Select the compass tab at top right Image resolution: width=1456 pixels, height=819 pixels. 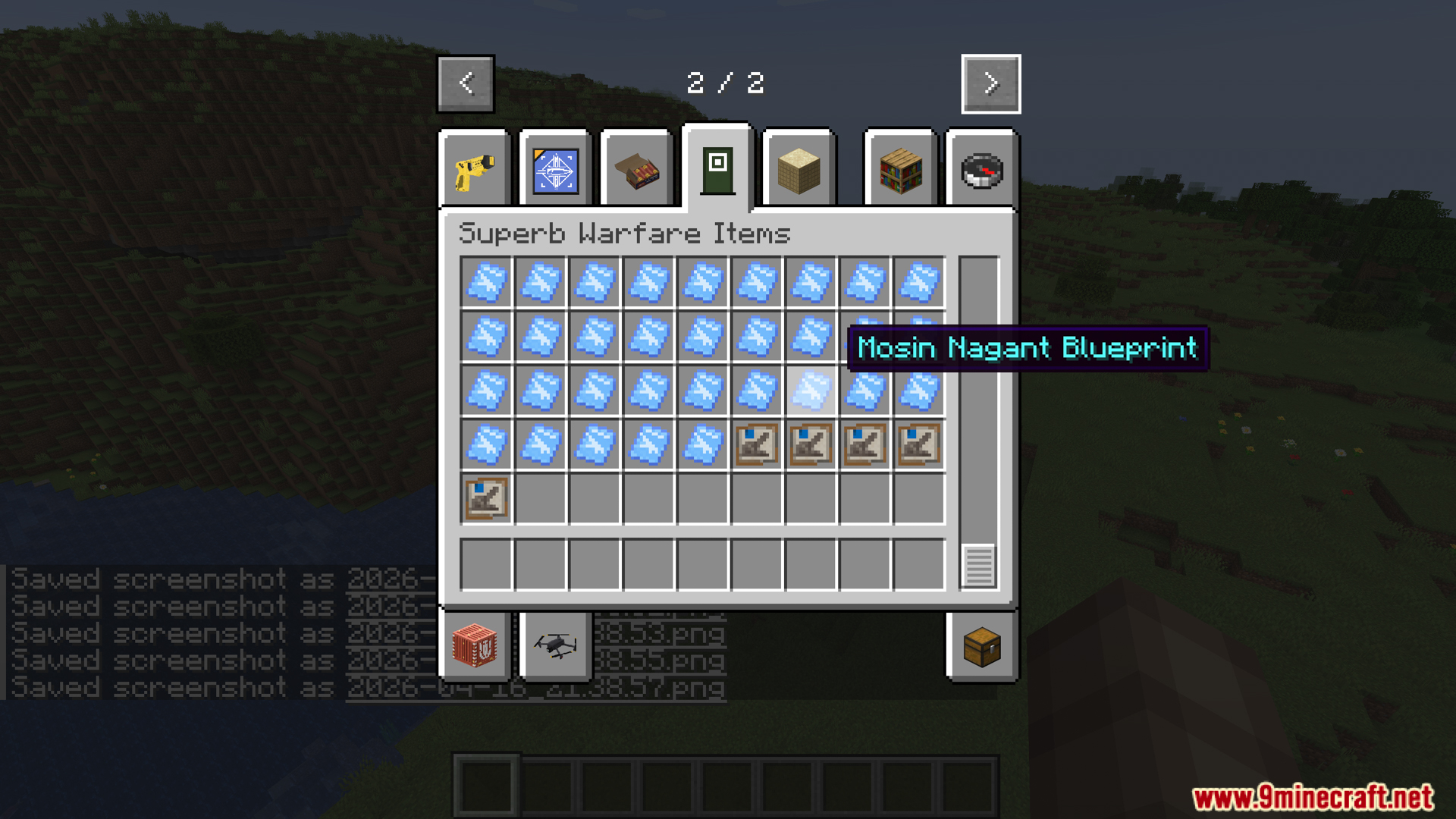[981, 168]
